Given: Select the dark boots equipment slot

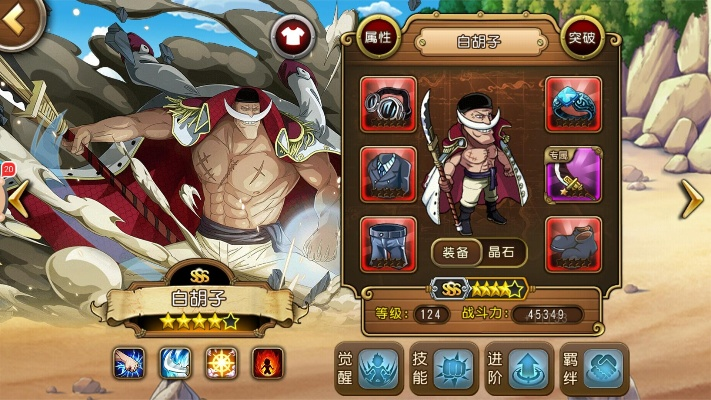Looking at the screenshot, I should [574, 245].
